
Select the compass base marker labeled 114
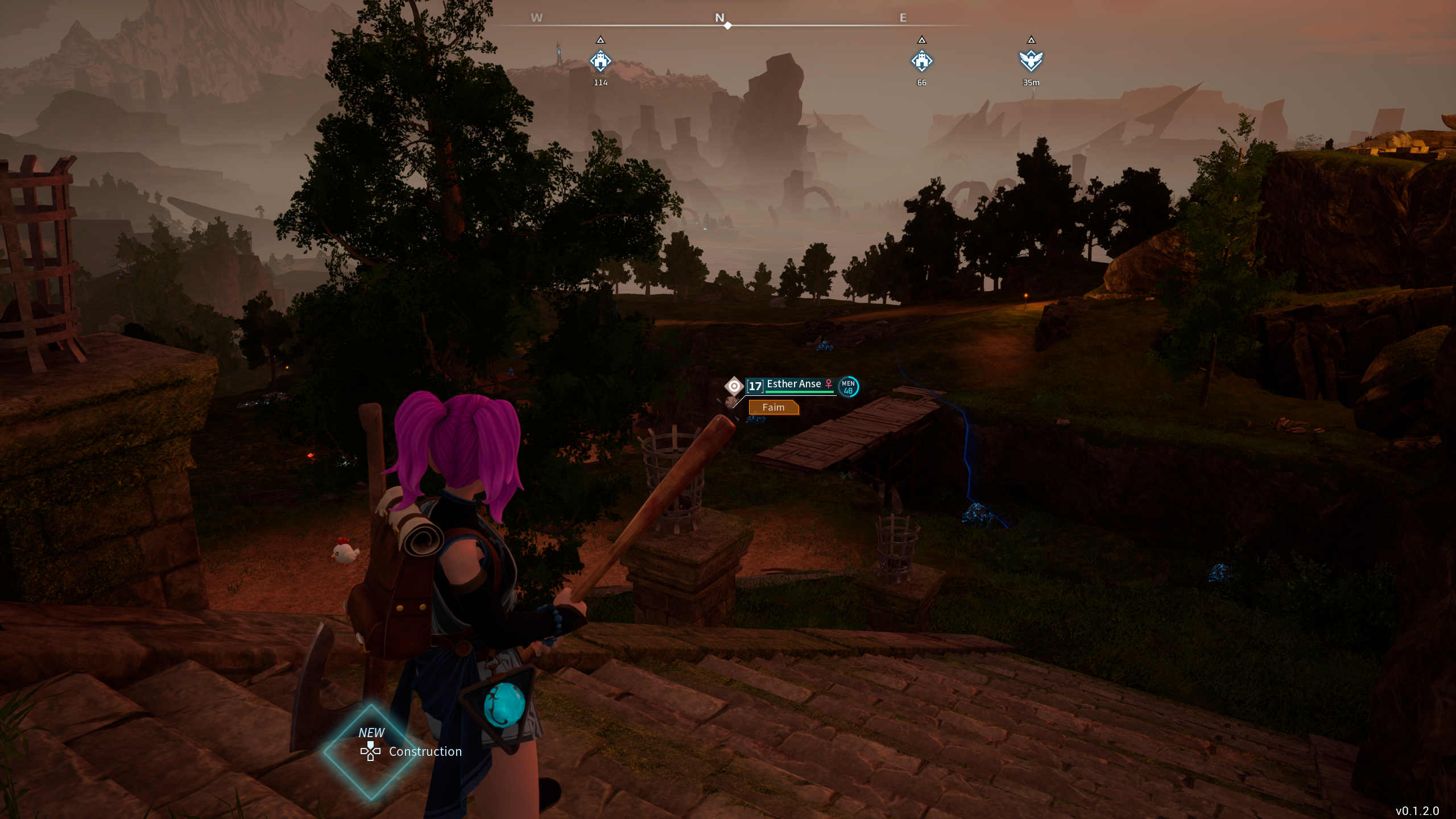pos(600,61)
